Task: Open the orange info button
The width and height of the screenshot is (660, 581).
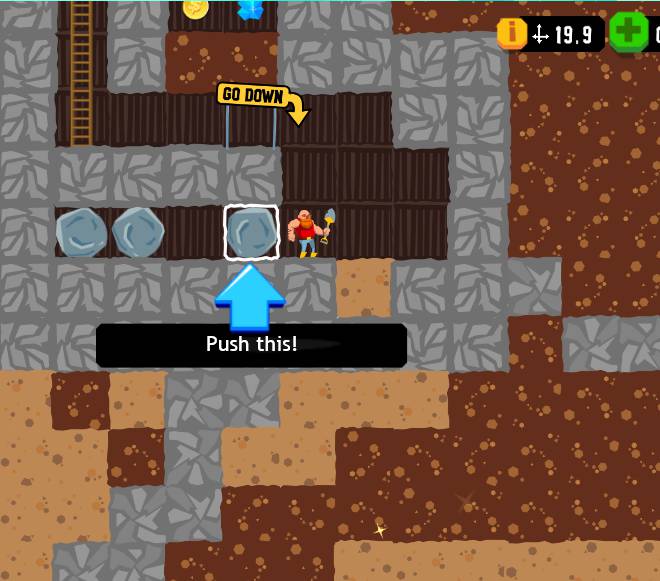Action: 512,33
